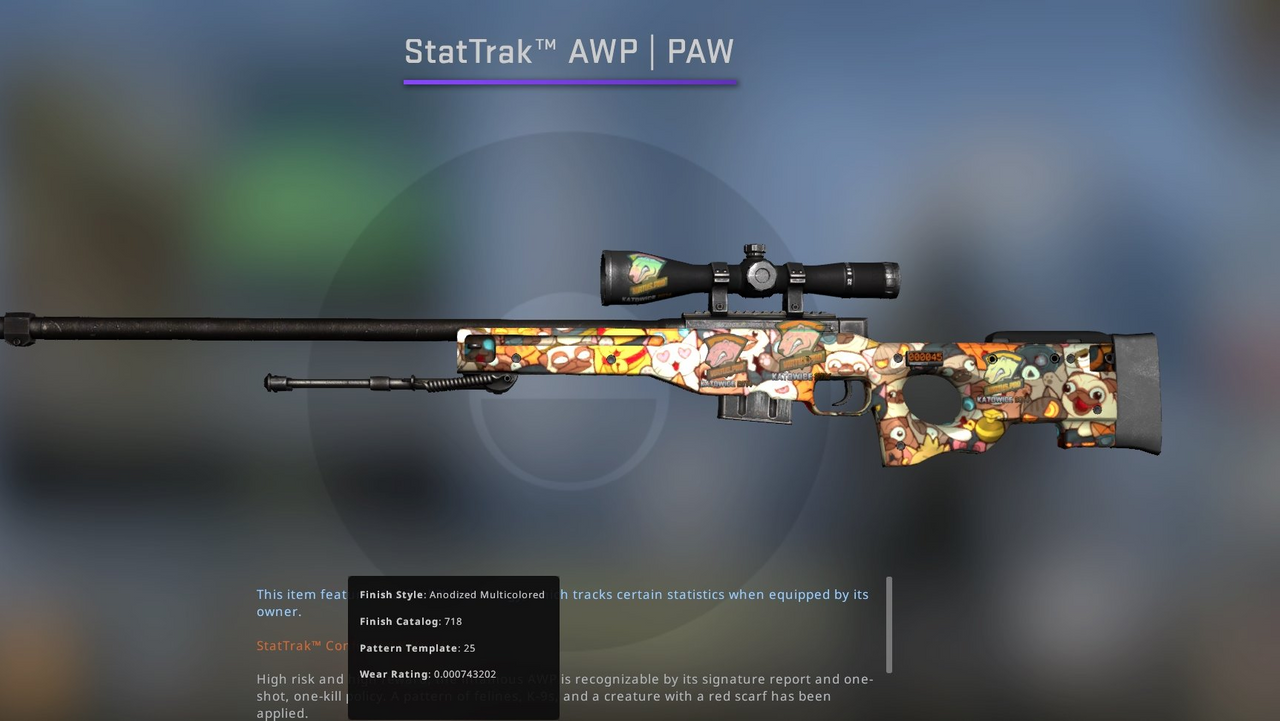The width and height of the screenshot is (1280, 721).
Task: Open the StatTrak Confirmed orange link
Action: 300,645
